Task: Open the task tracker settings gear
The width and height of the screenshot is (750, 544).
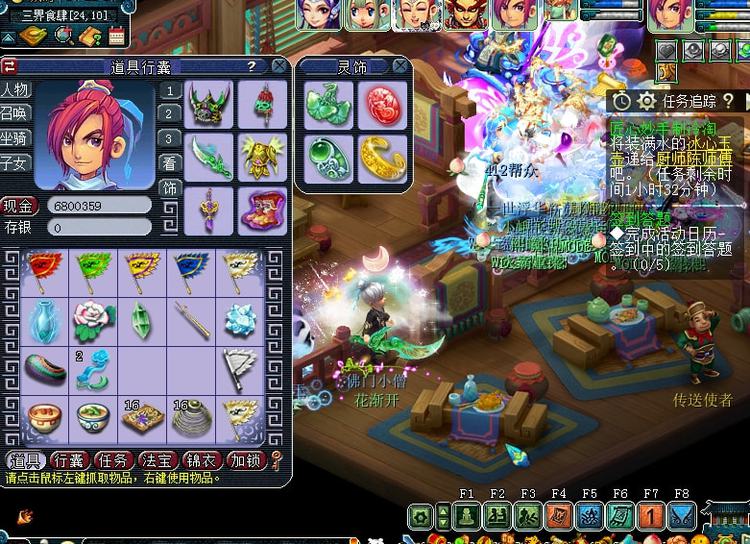Action: click(x=647, y=100)
